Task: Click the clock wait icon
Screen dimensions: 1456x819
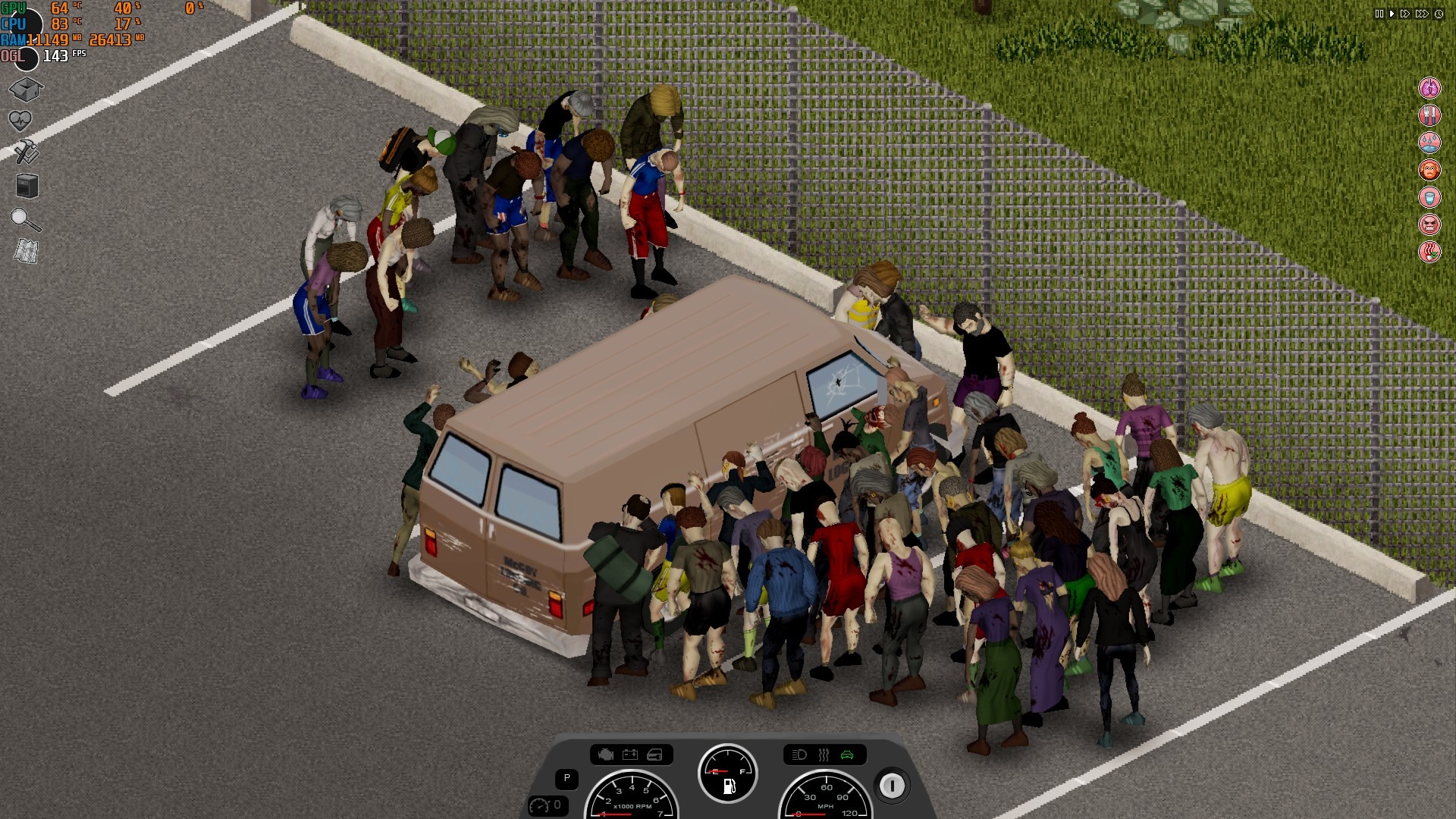Action: pos(1439,14)
